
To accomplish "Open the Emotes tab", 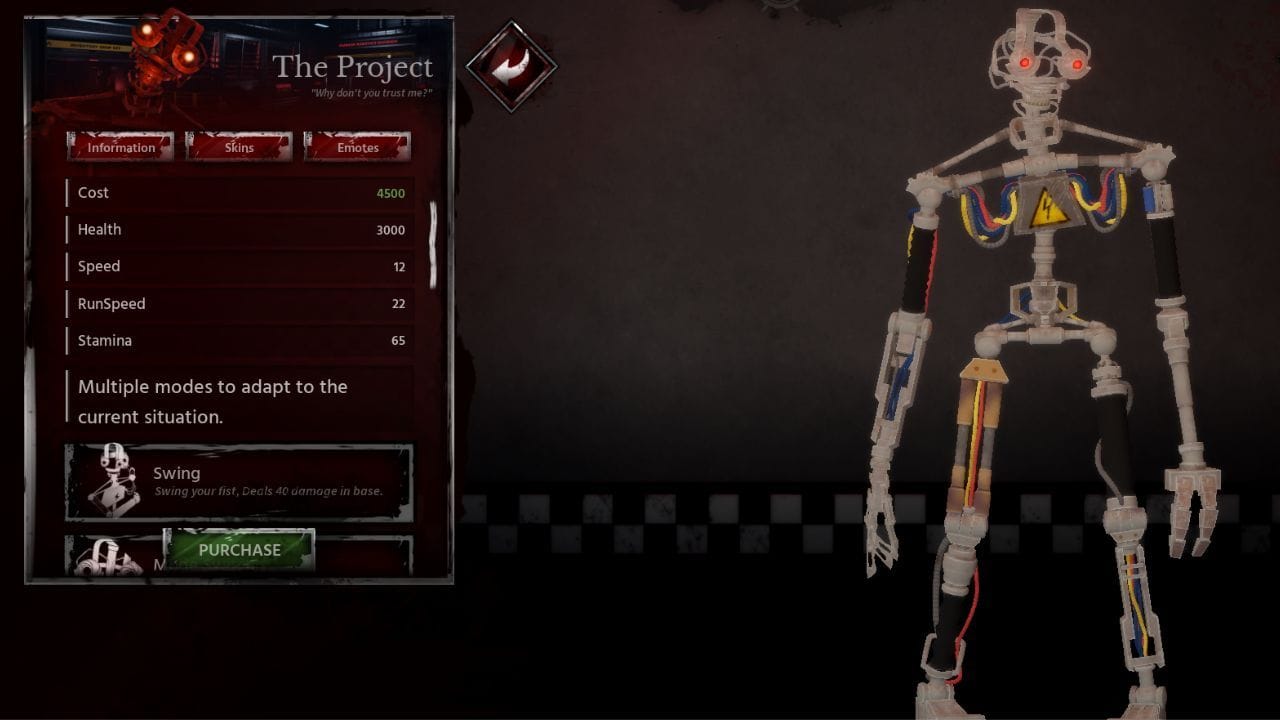I will click(357, 146).
